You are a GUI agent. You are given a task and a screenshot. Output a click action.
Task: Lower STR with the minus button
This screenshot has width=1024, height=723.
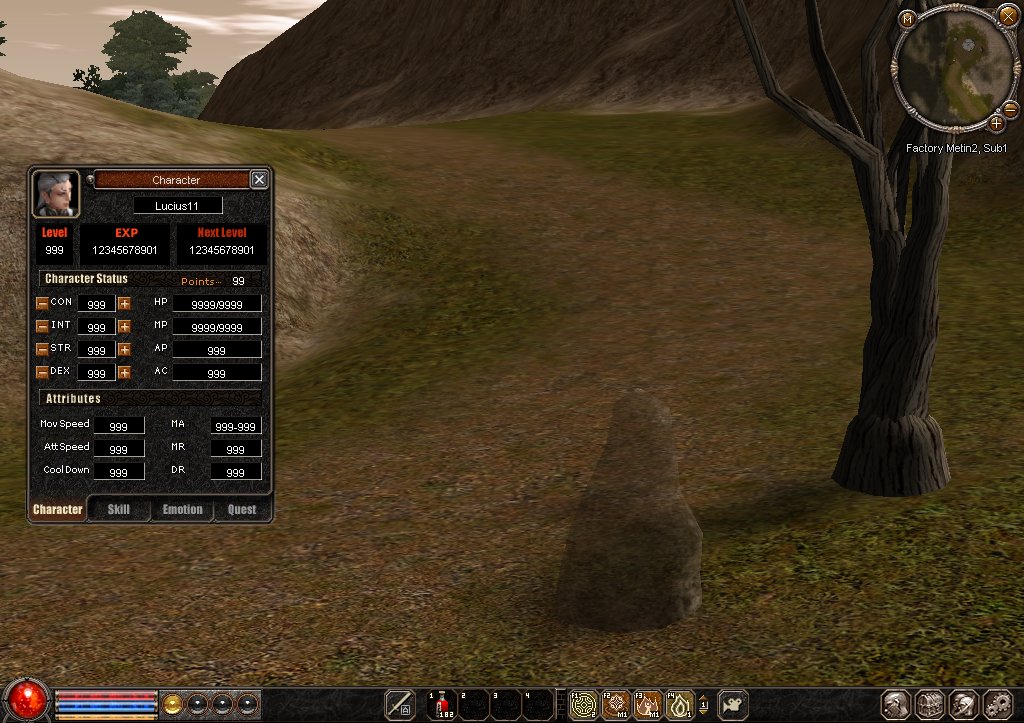tap(42, 349)
